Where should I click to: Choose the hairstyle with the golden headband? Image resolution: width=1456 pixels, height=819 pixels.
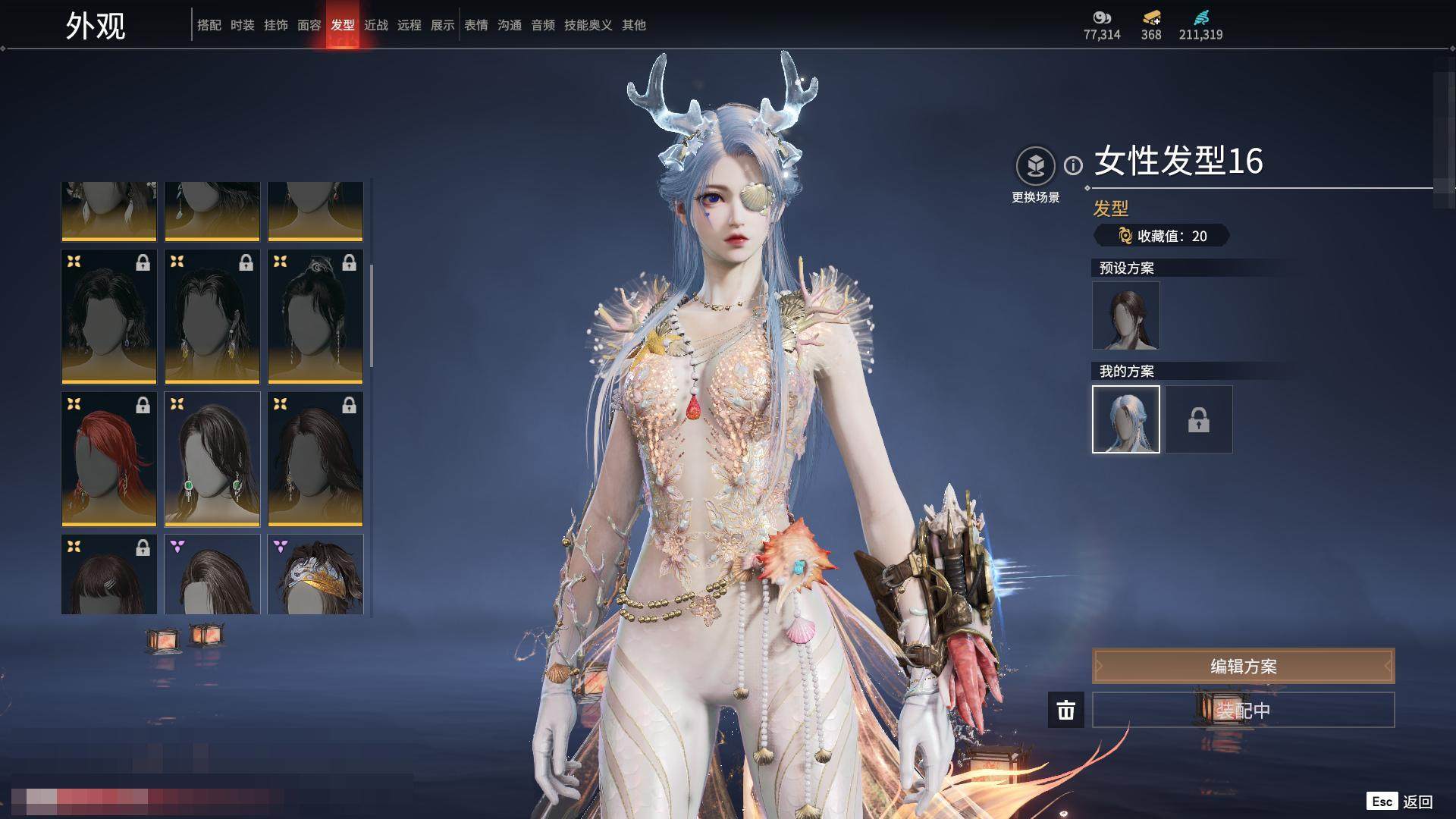point(315,574)
